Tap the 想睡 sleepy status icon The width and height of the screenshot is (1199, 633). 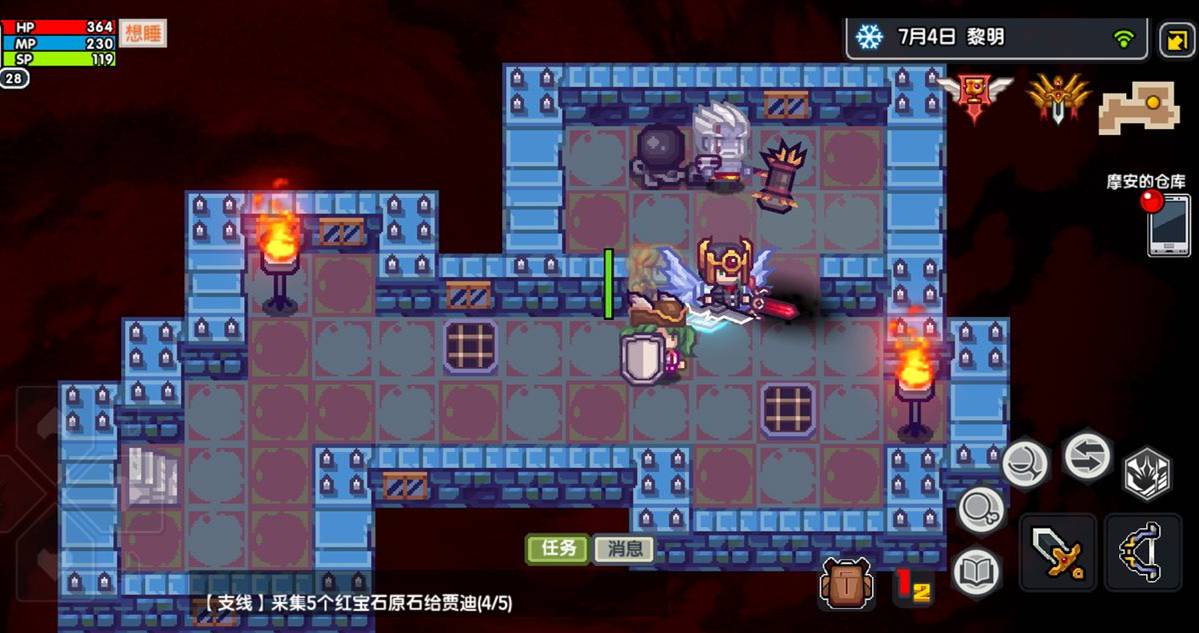143,34
